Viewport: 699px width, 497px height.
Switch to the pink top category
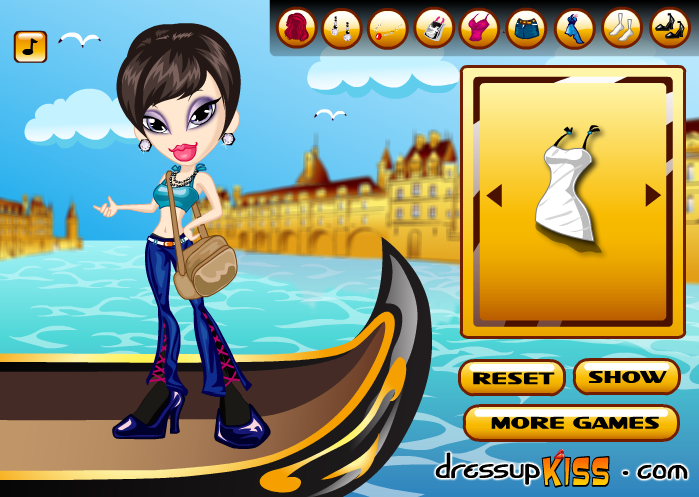[x=480, y=28]
